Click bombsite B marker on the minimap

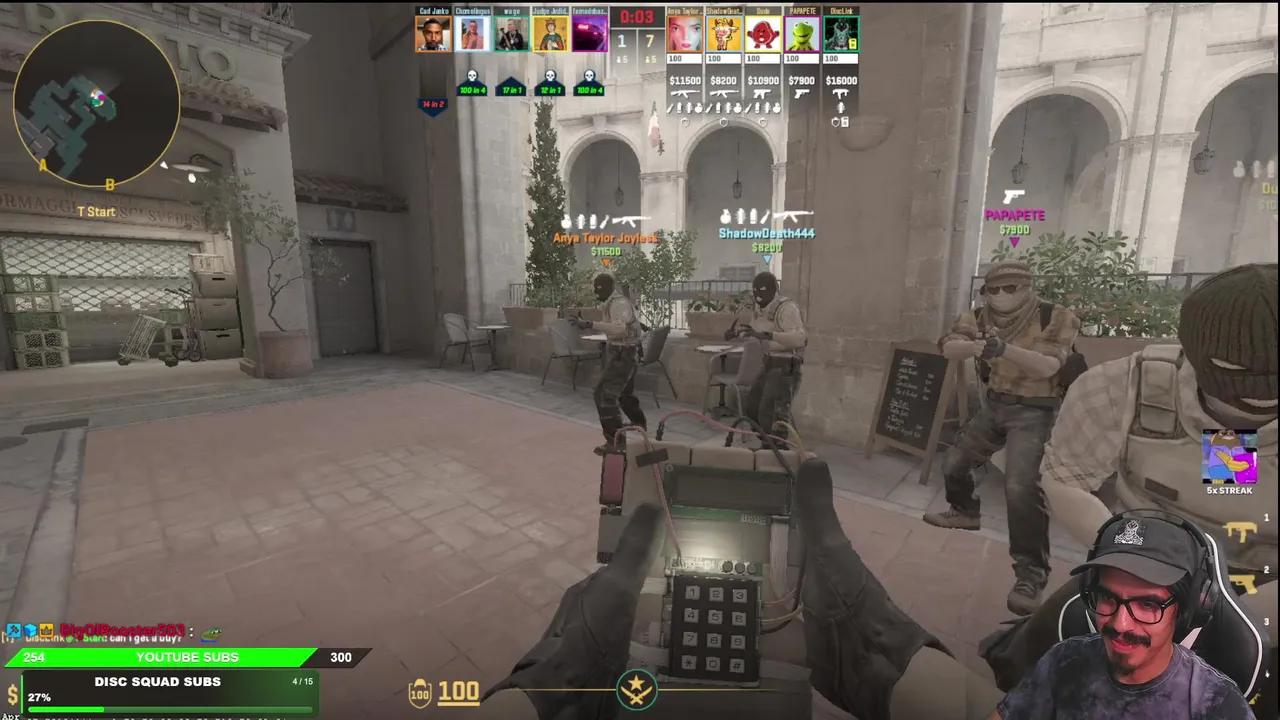(110, 184)
